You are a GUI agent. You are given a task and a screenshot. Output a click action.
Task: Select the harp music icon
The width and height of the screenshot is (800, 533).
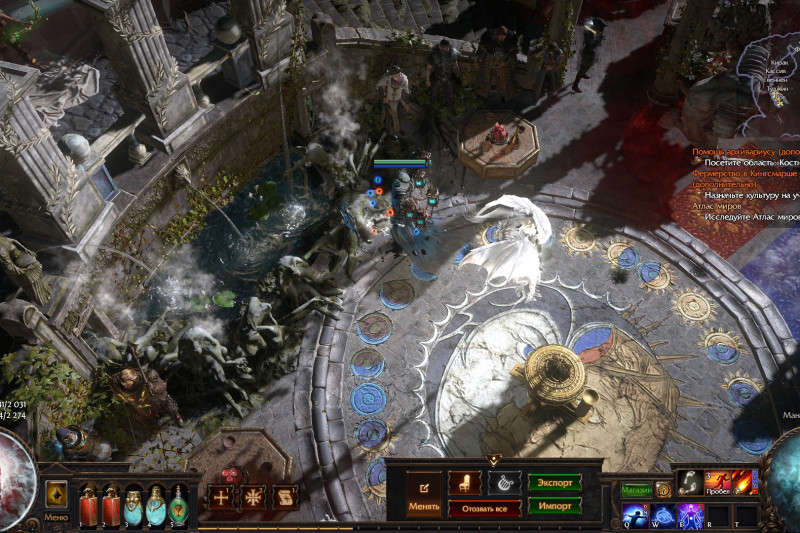[504, 482]
